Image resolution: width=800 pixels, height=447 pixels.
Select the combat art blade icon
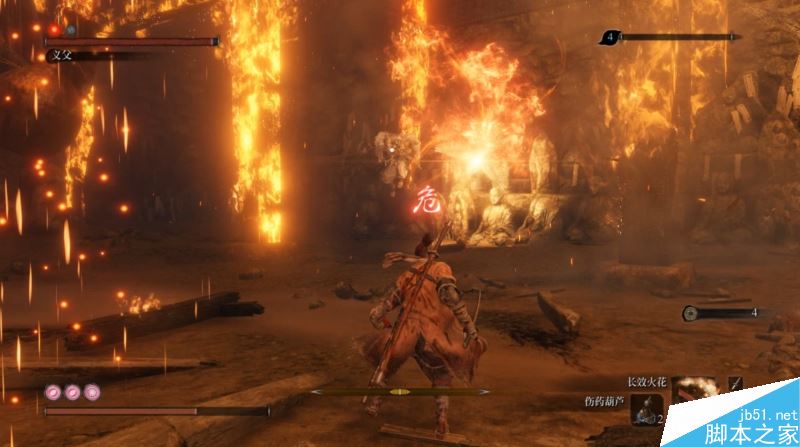[736, 384]
